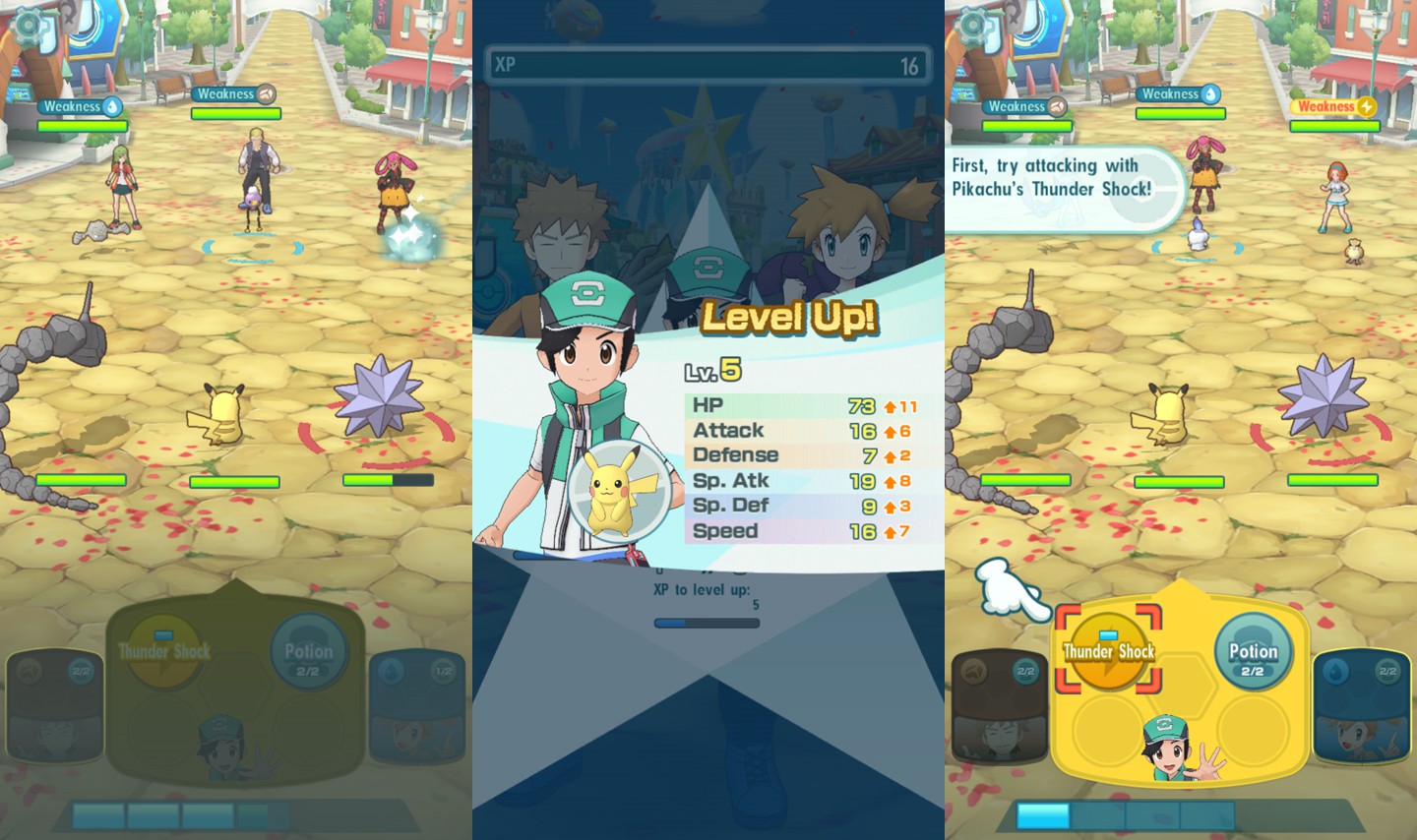Select the Thunder Shock move icon
Image resolution: width=1417 pixels, height=840 pixels.
point(1107,652)
